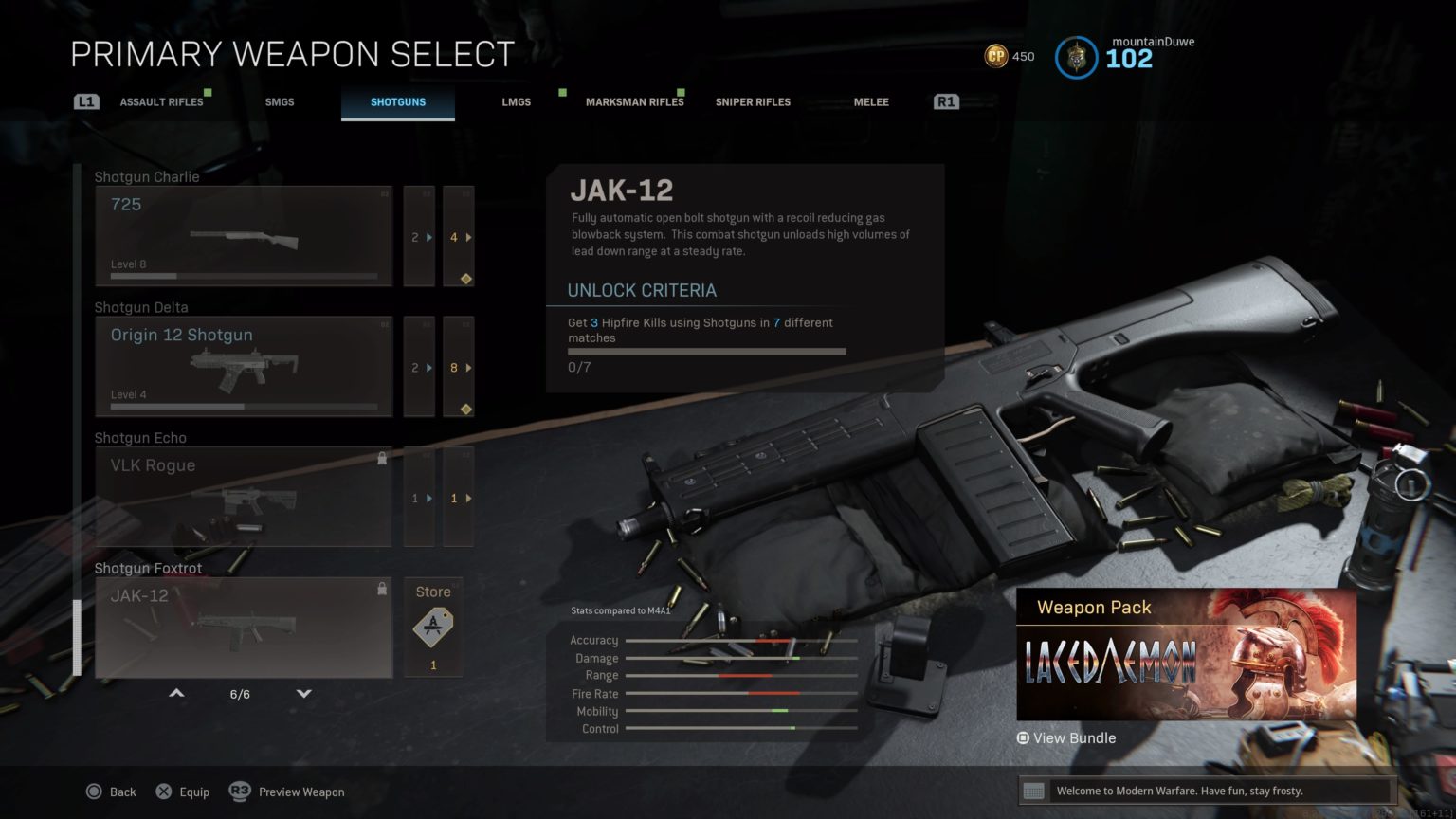Click the R3 Preview Weapon icon
Image resolution: width=1456 pixels, height=819 pixels.
(239, 792)
